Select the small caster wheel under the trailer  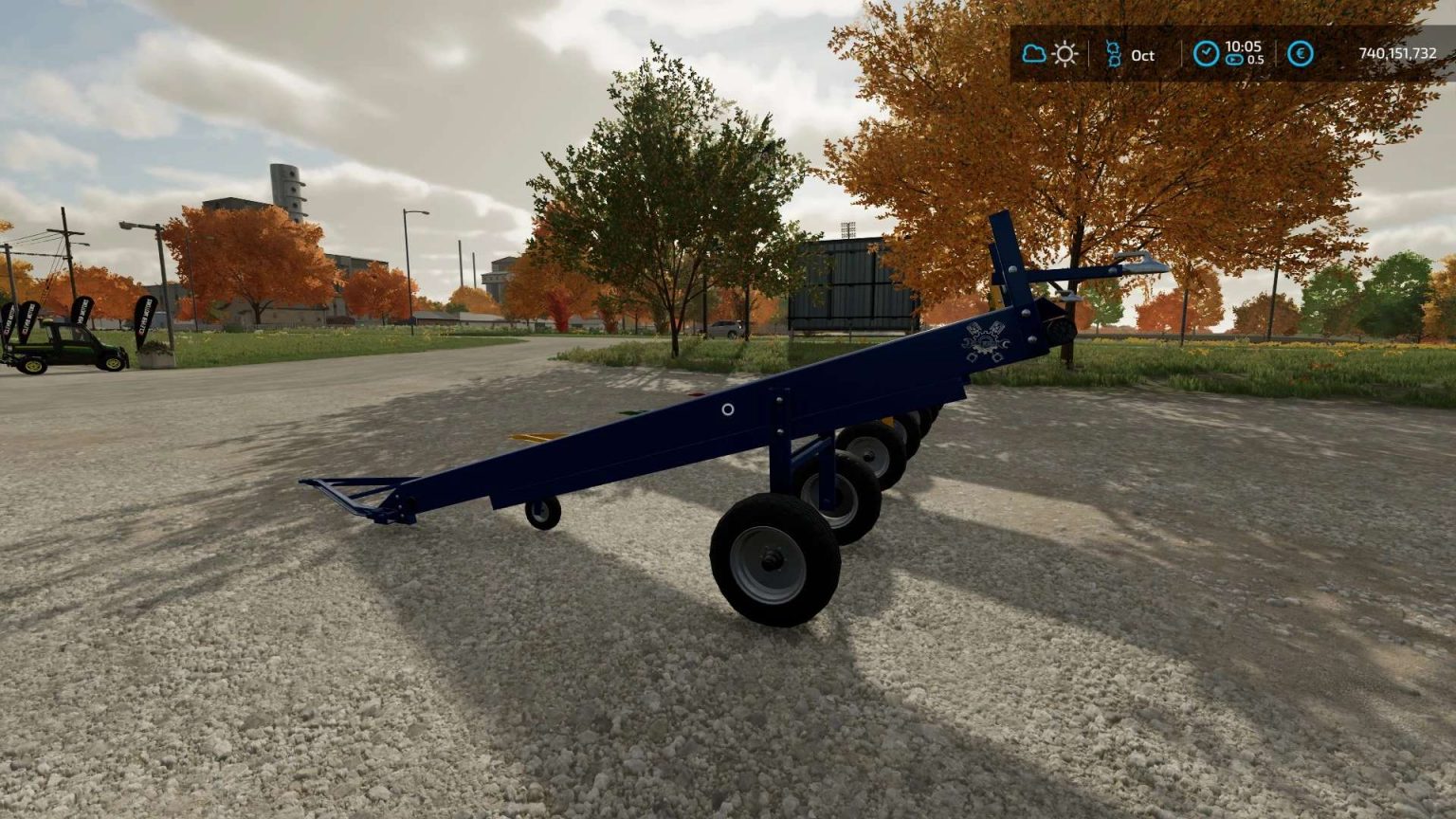tap(543, 516)
